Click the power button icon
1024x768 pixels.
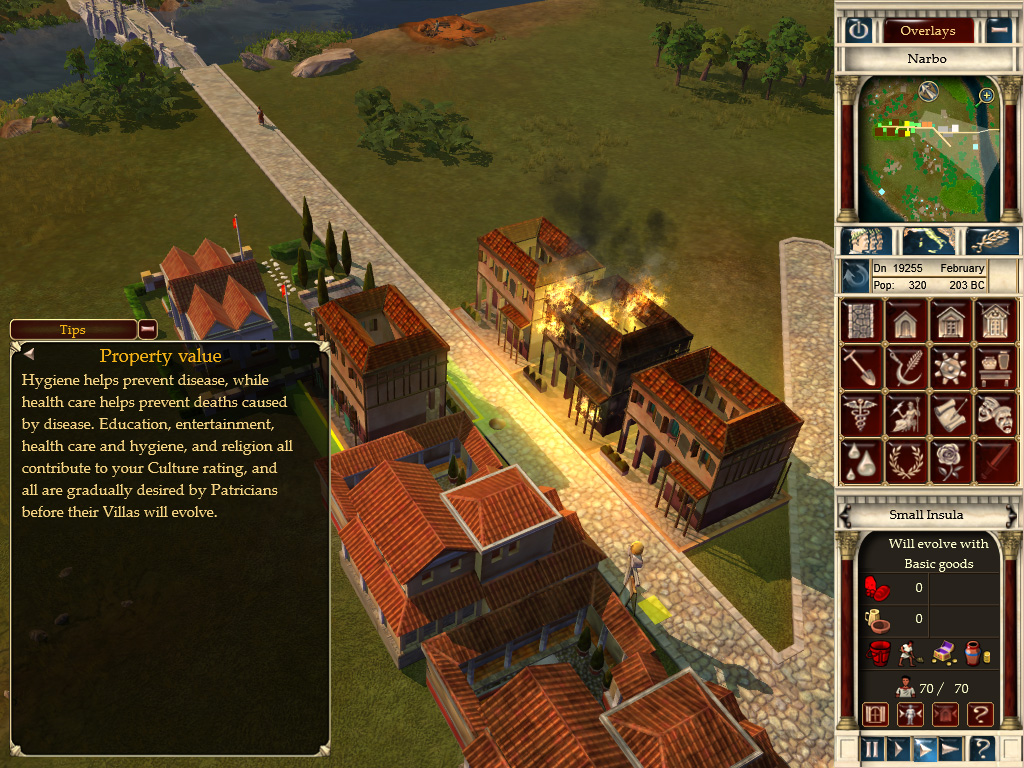tap(859, 30)
